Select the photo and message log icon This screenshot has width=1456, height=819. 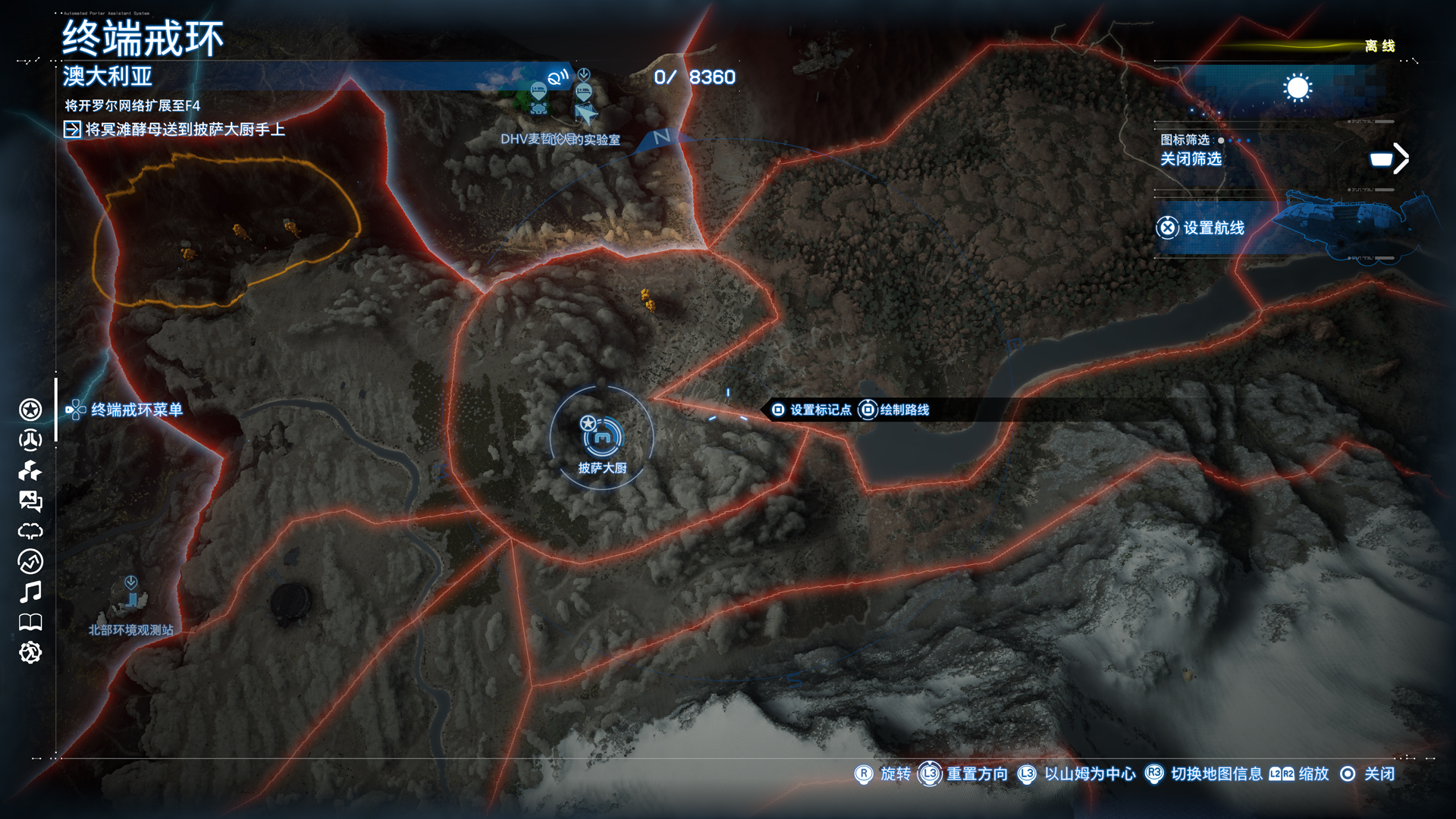pyautogui.click(x=30, y=500)
